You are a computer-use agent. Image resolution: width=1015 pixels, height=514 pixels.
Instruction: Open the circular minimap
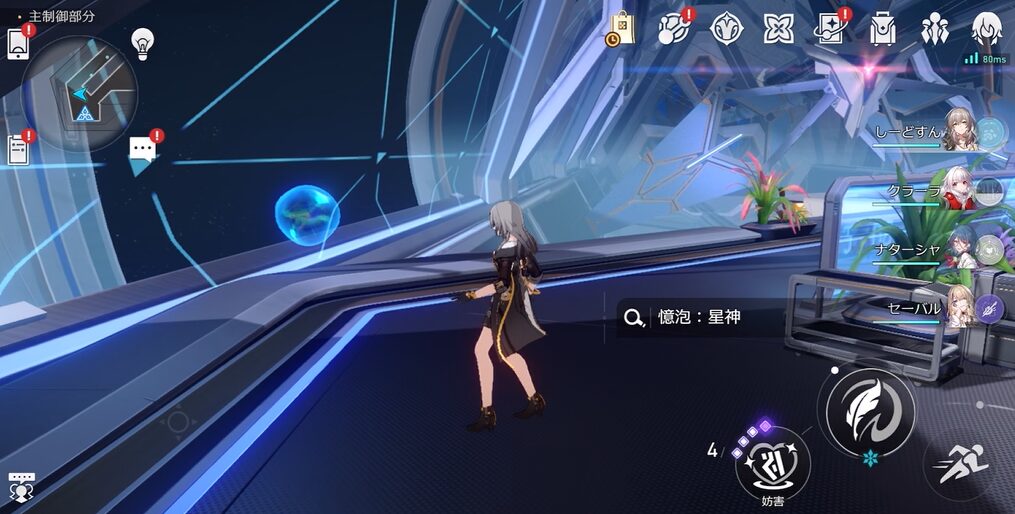[x=79, y=93]
